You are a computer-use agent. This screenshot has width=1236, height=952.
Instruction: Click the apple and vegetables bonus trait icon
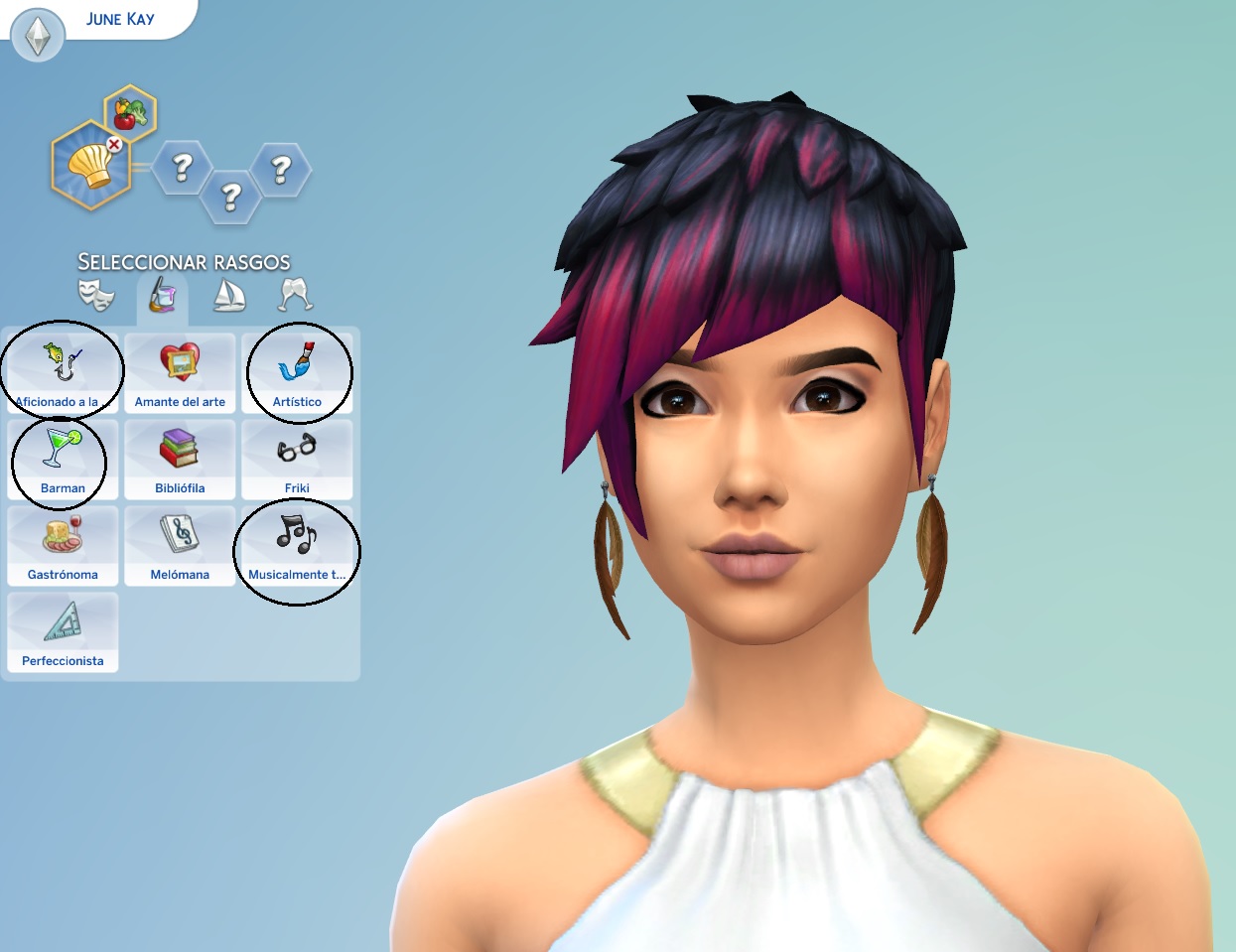tap(130, 112)
